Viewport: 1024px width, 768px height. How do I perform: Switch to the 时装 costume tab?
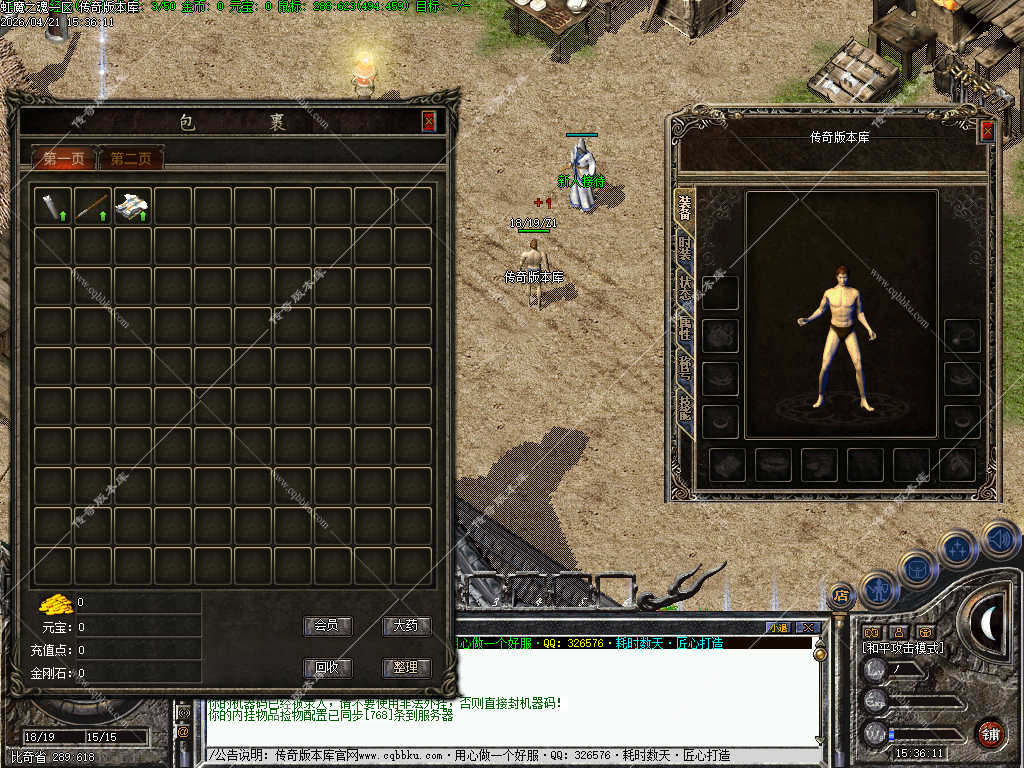pos(685,249)
